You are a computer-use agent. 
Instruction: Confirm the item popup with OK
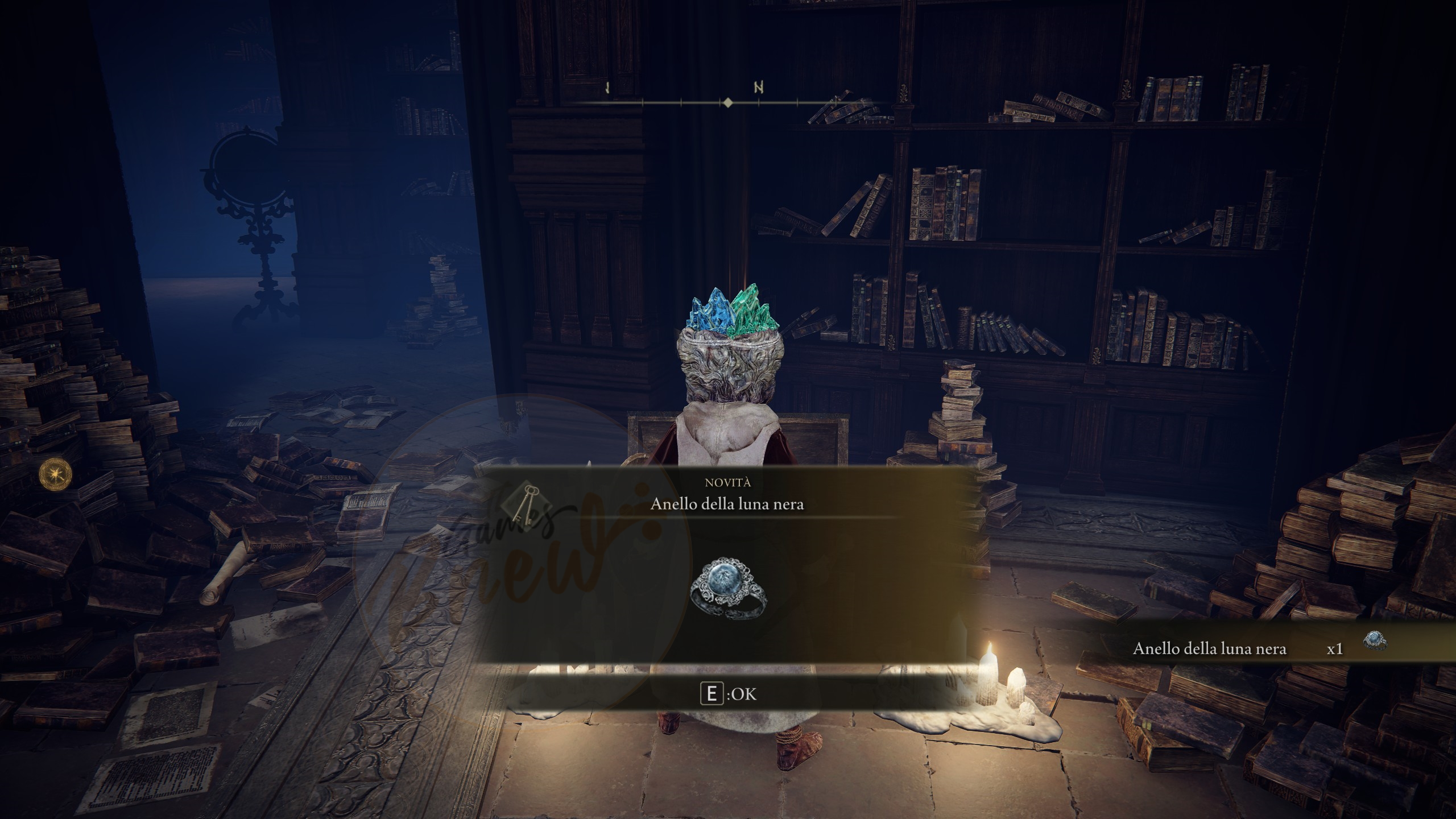tap(729, 694)
